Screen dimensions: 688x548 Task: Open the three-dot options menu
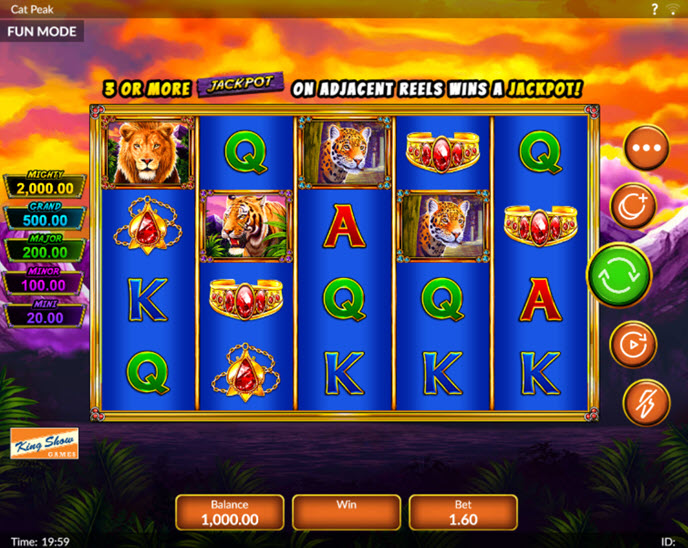646,147
